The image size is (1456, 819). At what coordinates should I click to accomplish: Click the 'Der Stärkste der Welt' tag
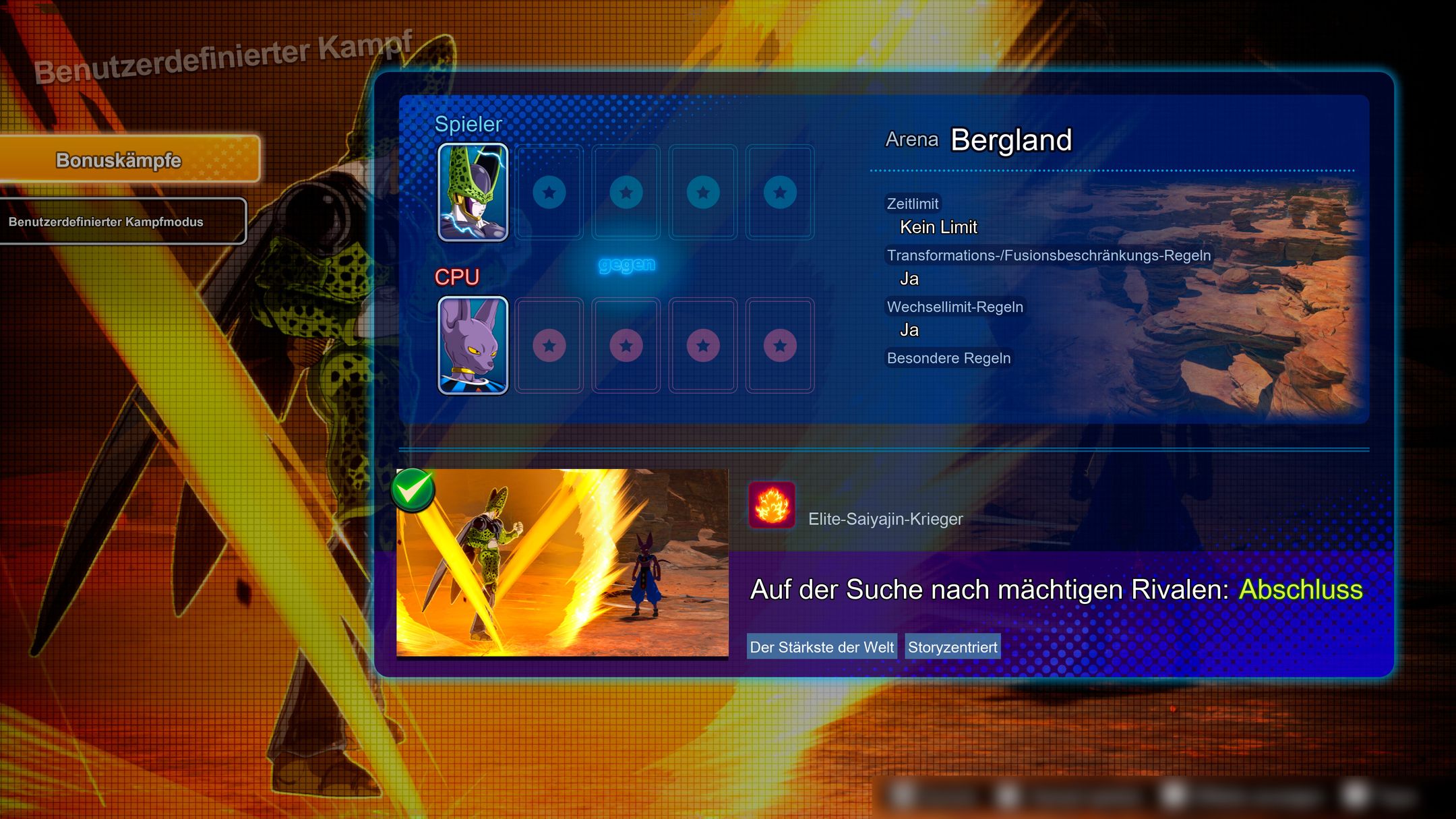(821, 646)
